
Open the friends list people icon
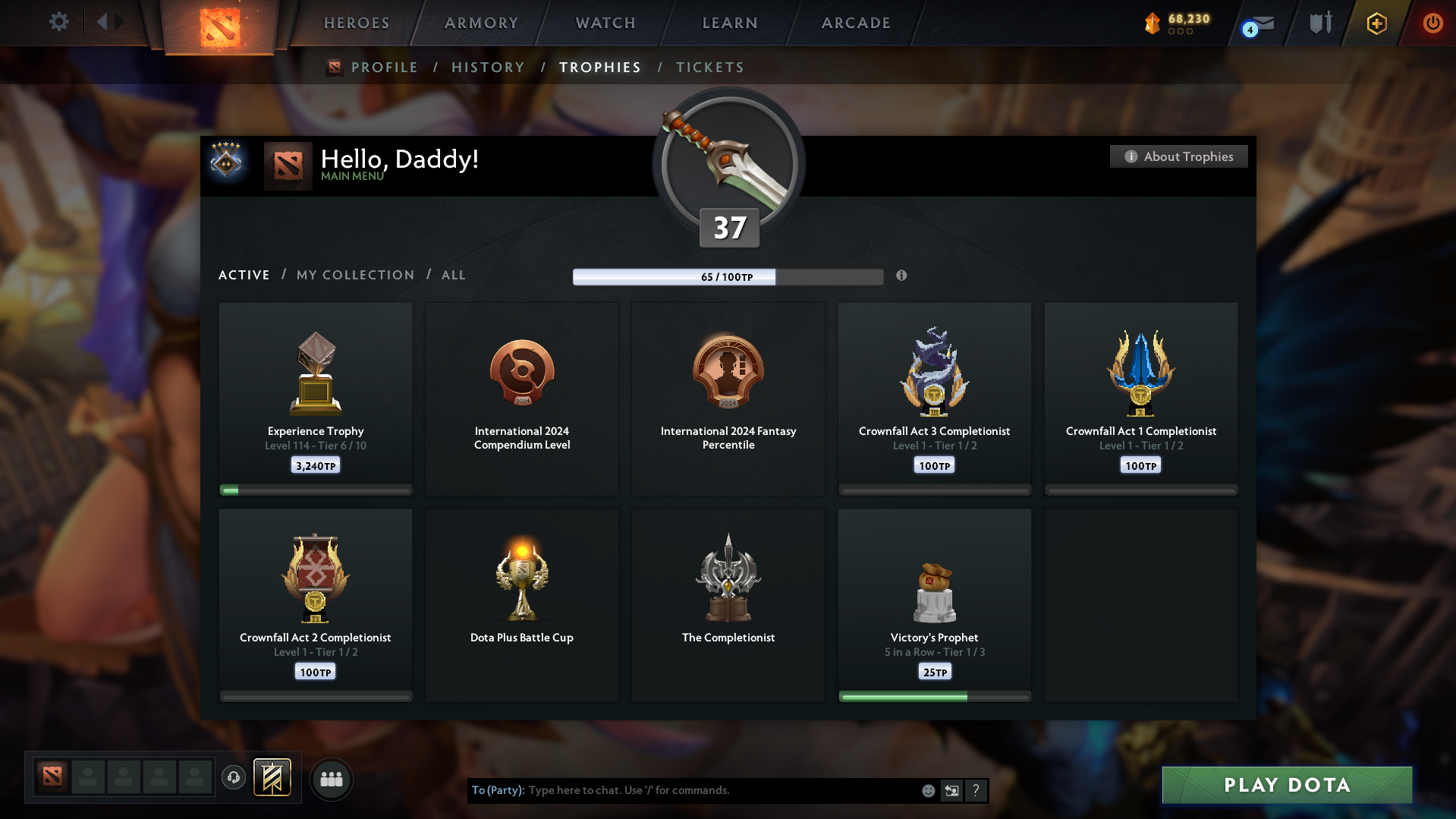331,779
